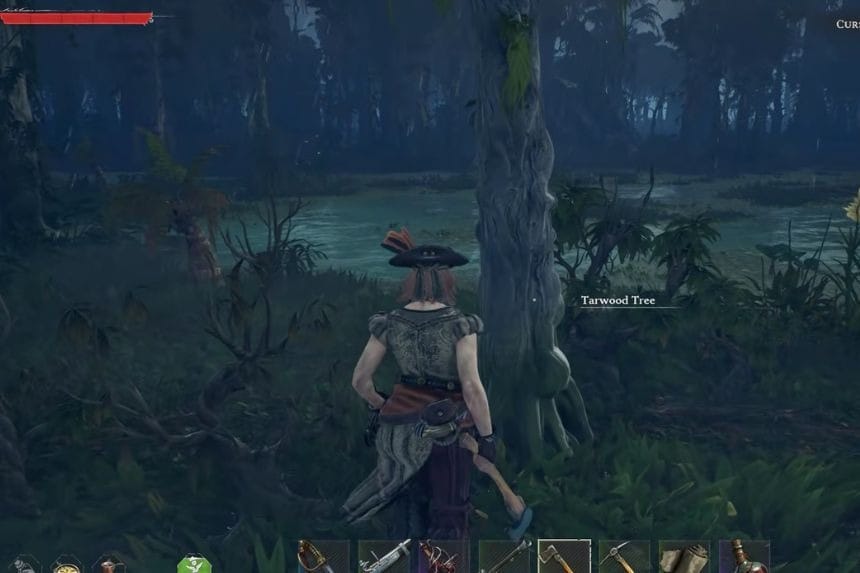
Task: Pick the highlighted axe hotbar slot
Action: point(564,557)
